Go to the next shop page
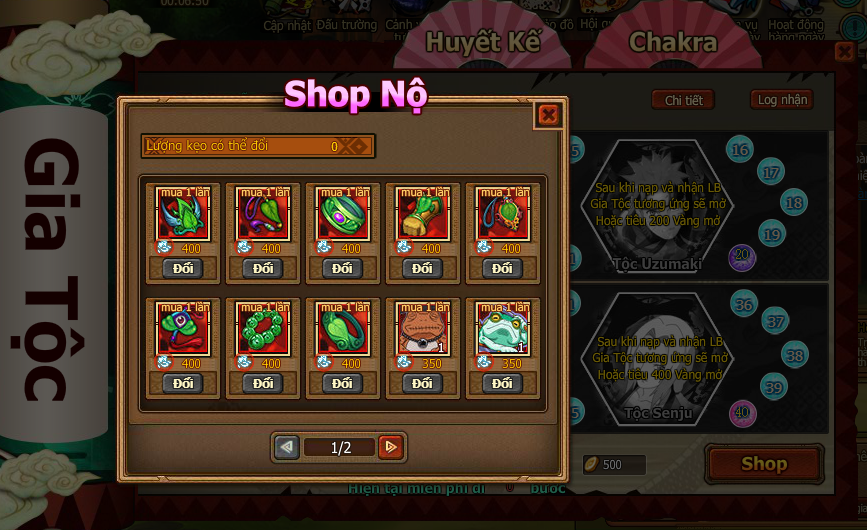Viewport: 867px width, 530px height. pyautogui.click(x=391, y=447)
